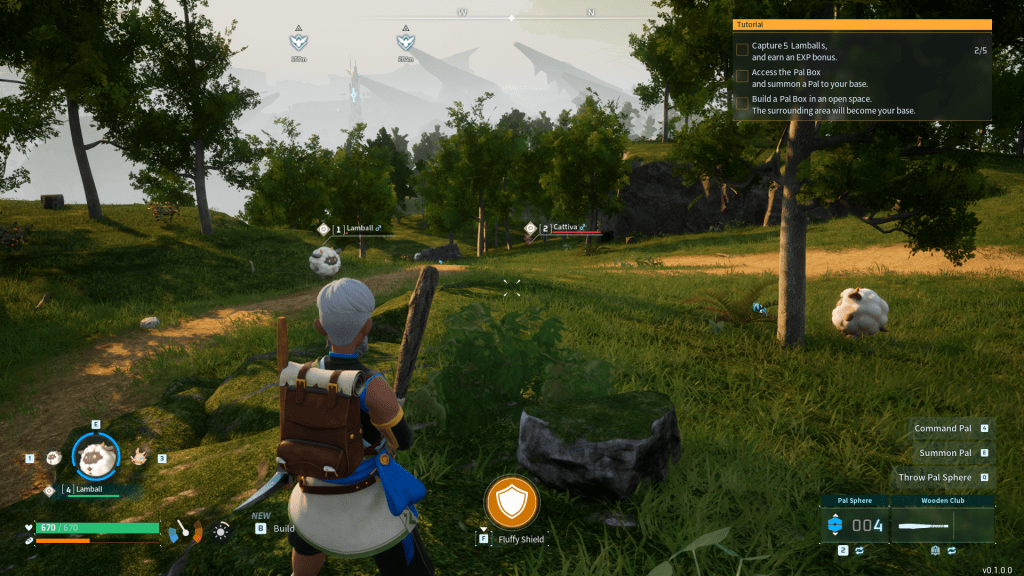Viewport: 1024px width, 576px height.
Task: Select the Pal Sphere item slot
Action: tap(853, 525)
